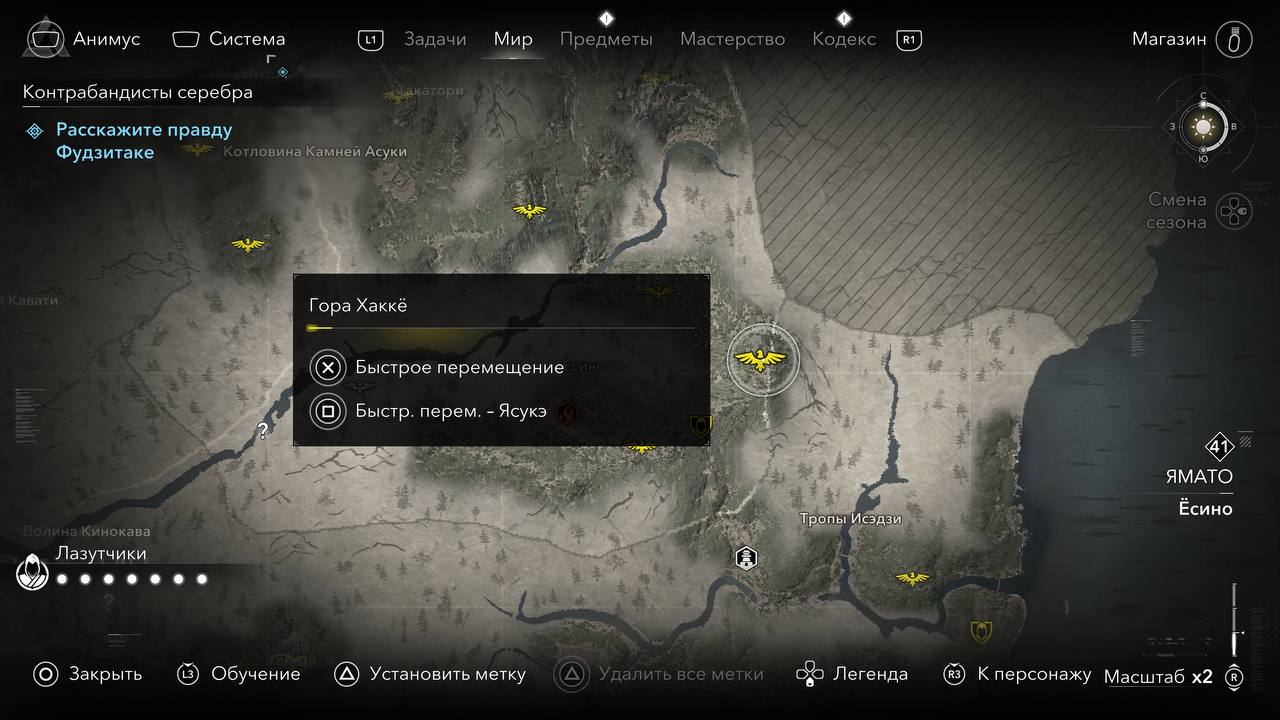Click the highlighted viewpoint eagle marker

[763, 360]
